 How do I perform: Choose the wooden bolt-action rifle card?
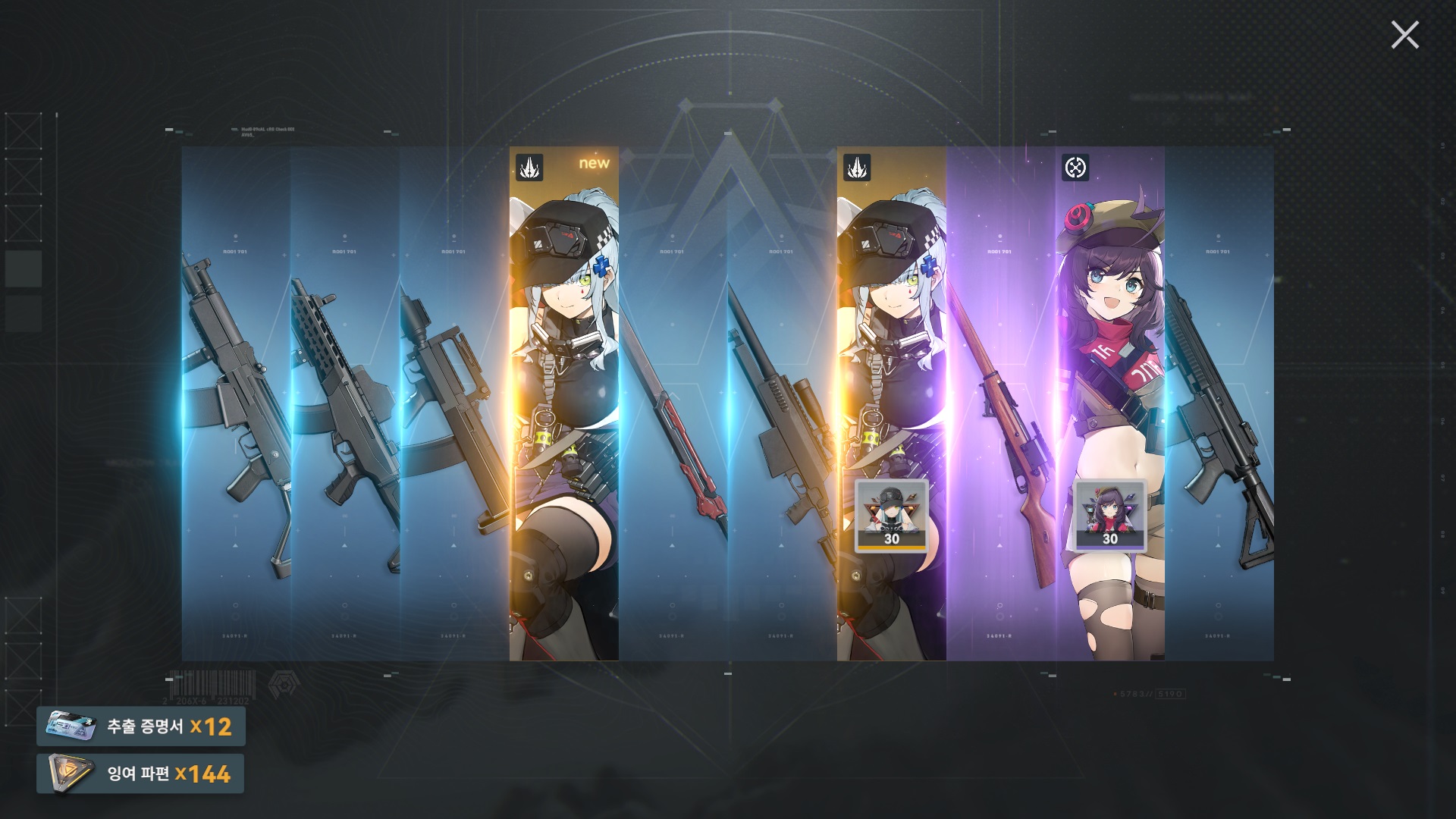coord(1001,402)
